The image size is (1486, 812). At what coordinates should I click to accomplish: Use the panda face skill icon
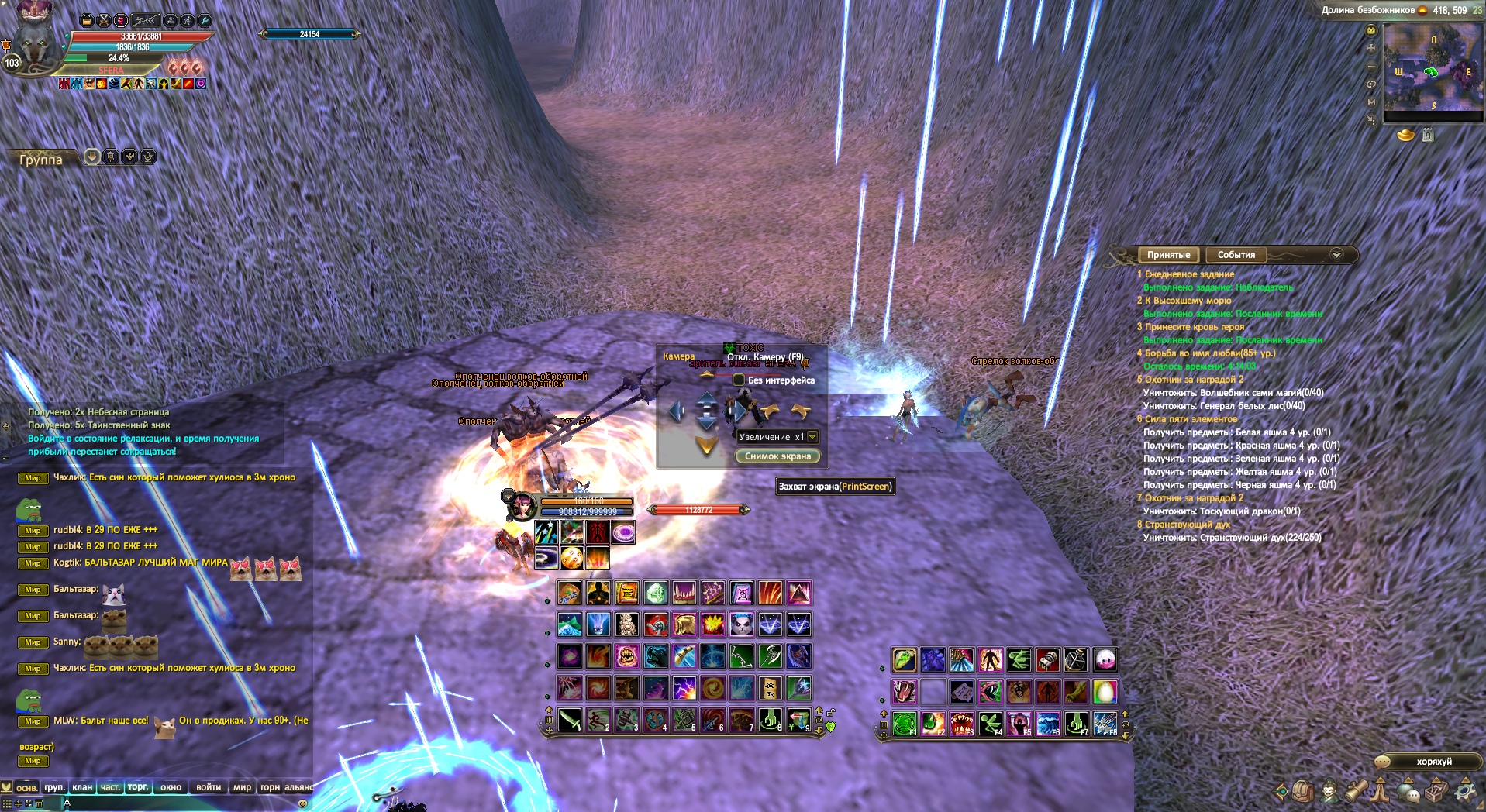[741, 624]
